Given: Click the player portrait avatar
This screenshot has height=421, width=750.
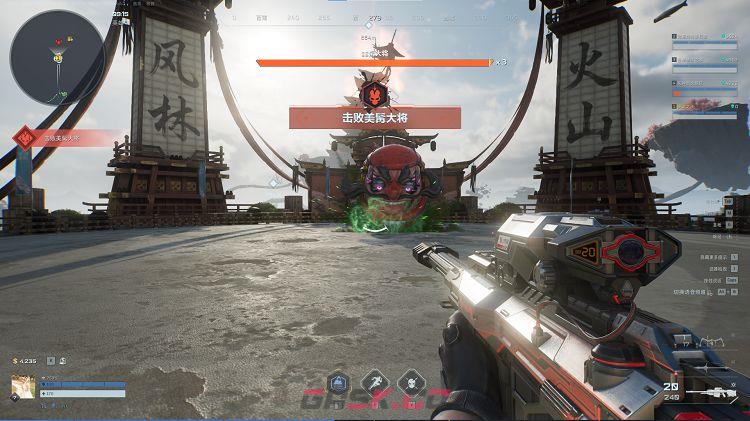Looking at the screenshot, I should pyautogui.click(x=24, y=387).
